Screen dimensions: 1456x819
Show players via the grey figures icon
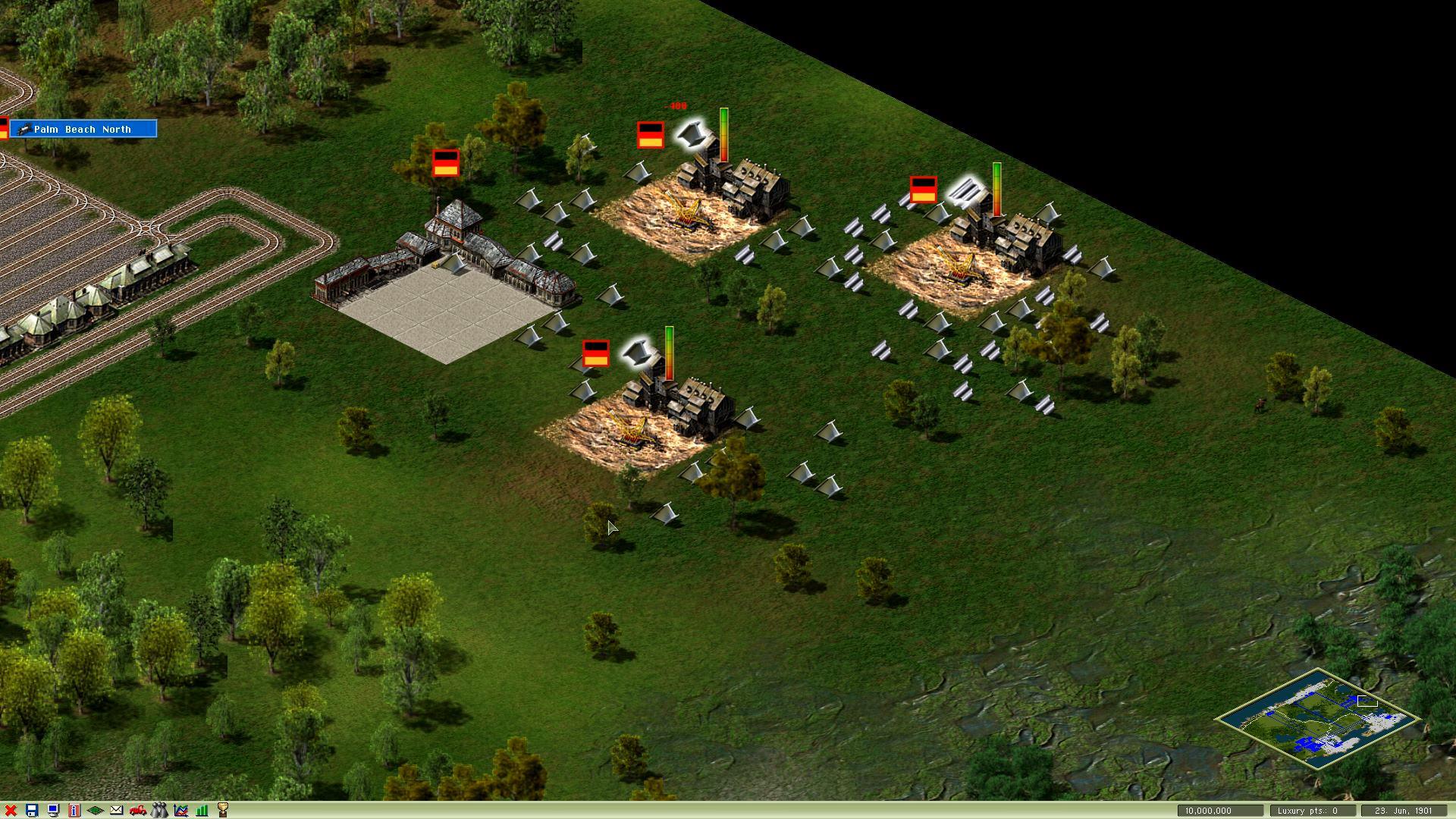click(x=159, y=811)
